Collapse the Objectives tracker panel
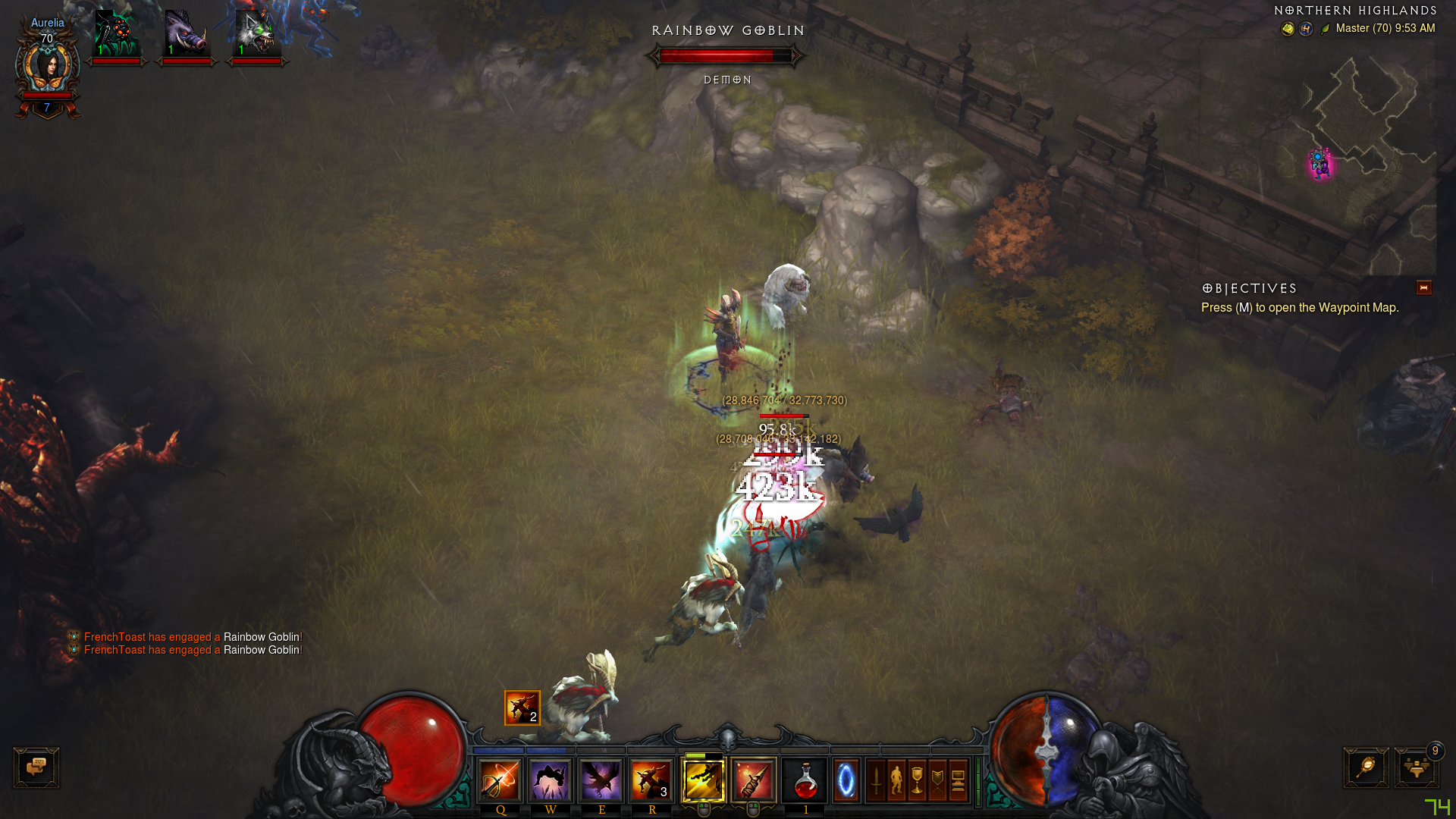This screenshot has width=1456, height=819. coord(1423,288)
